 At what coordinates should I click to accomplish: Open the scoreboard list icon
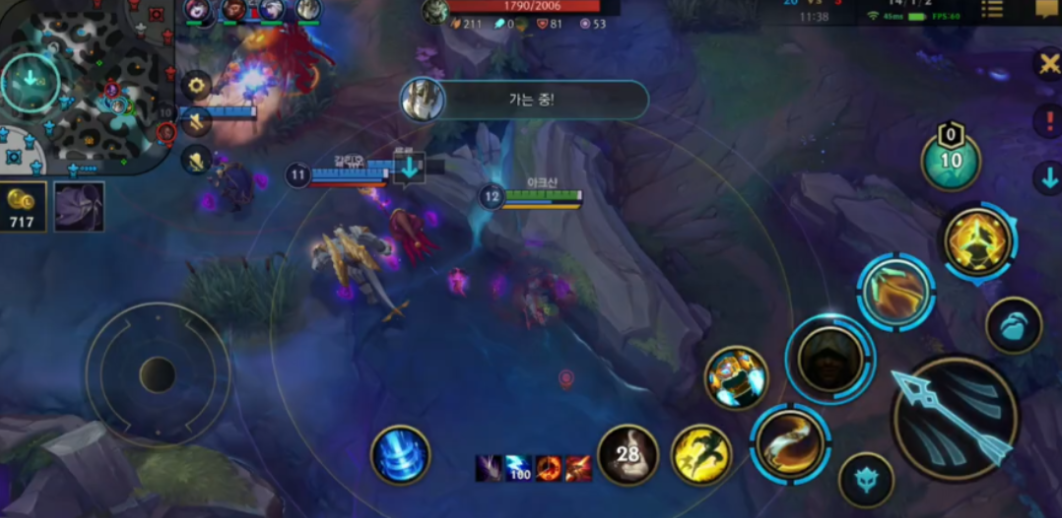pos(992,9)
